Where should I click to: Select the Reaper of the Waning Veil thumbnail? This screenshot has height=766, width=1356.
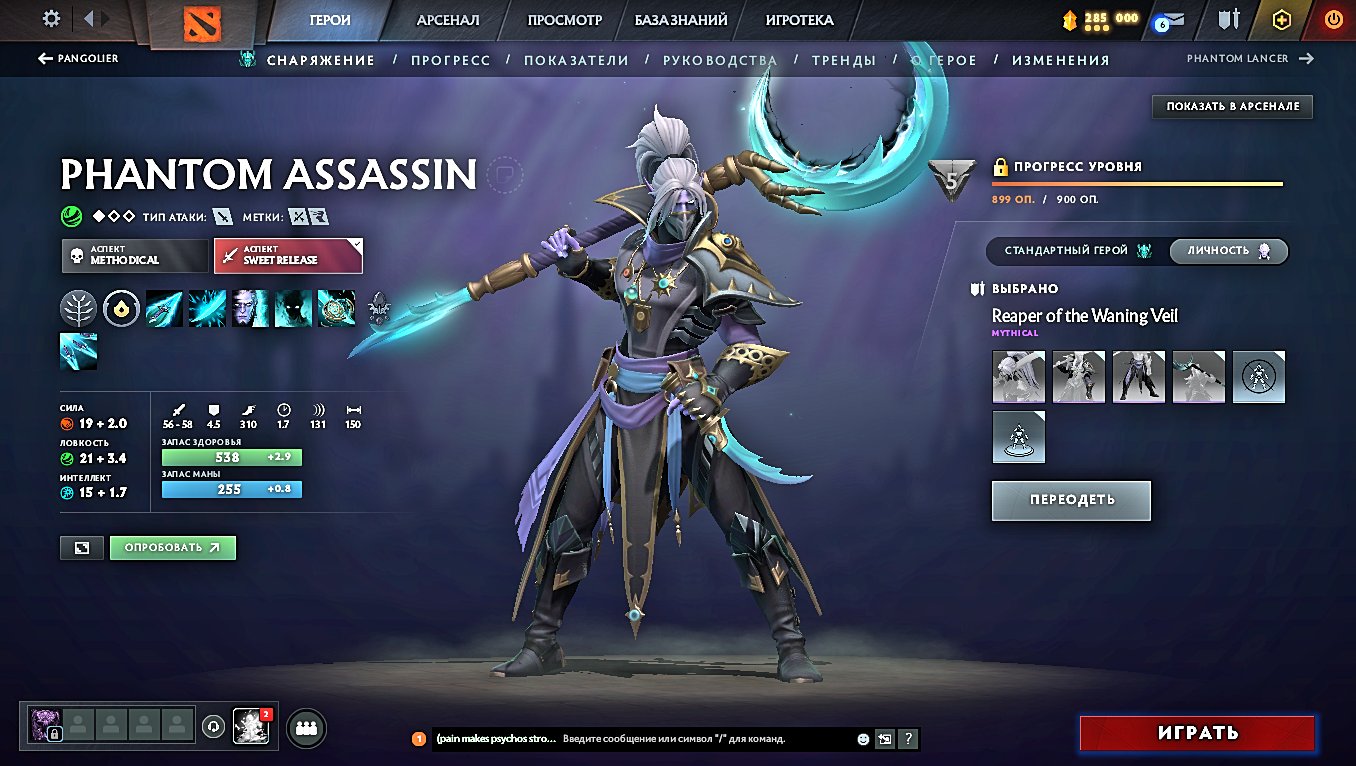click(1018, 377)
